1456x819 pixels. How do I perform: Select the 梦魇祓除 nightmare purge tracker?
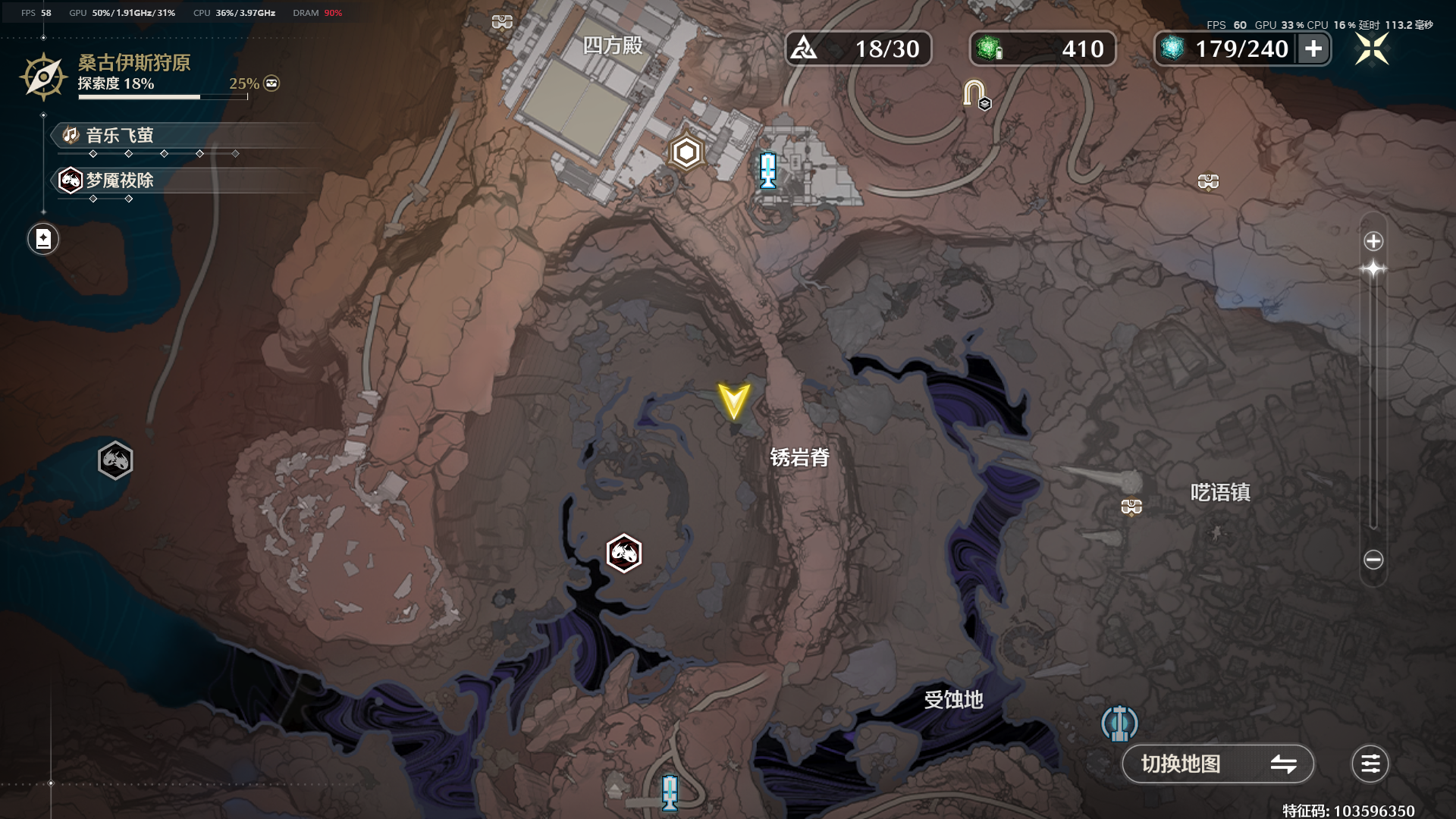coord(120,180)
